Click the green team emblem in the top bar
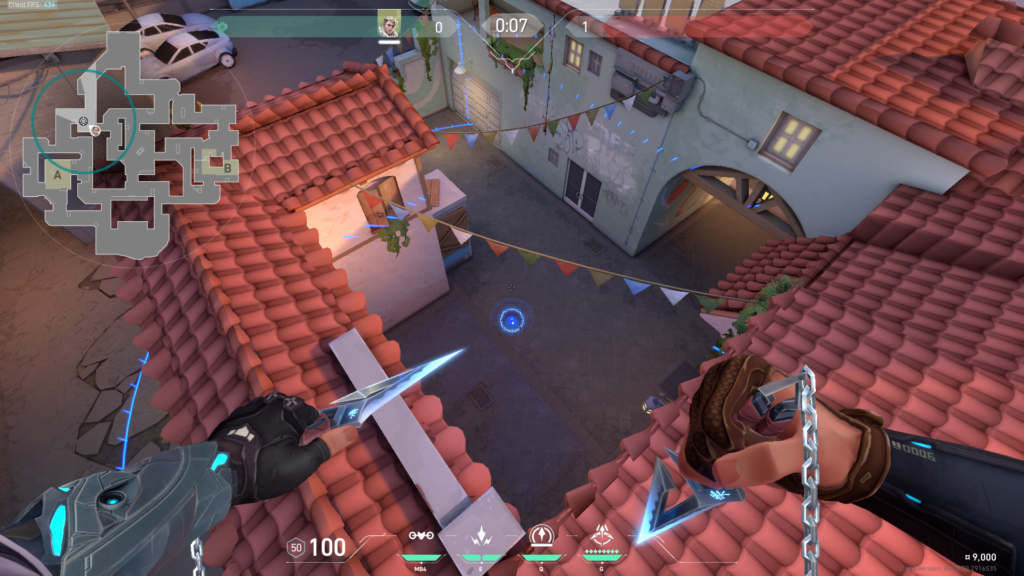The image size is (1024, 576). tap(222, 26)
